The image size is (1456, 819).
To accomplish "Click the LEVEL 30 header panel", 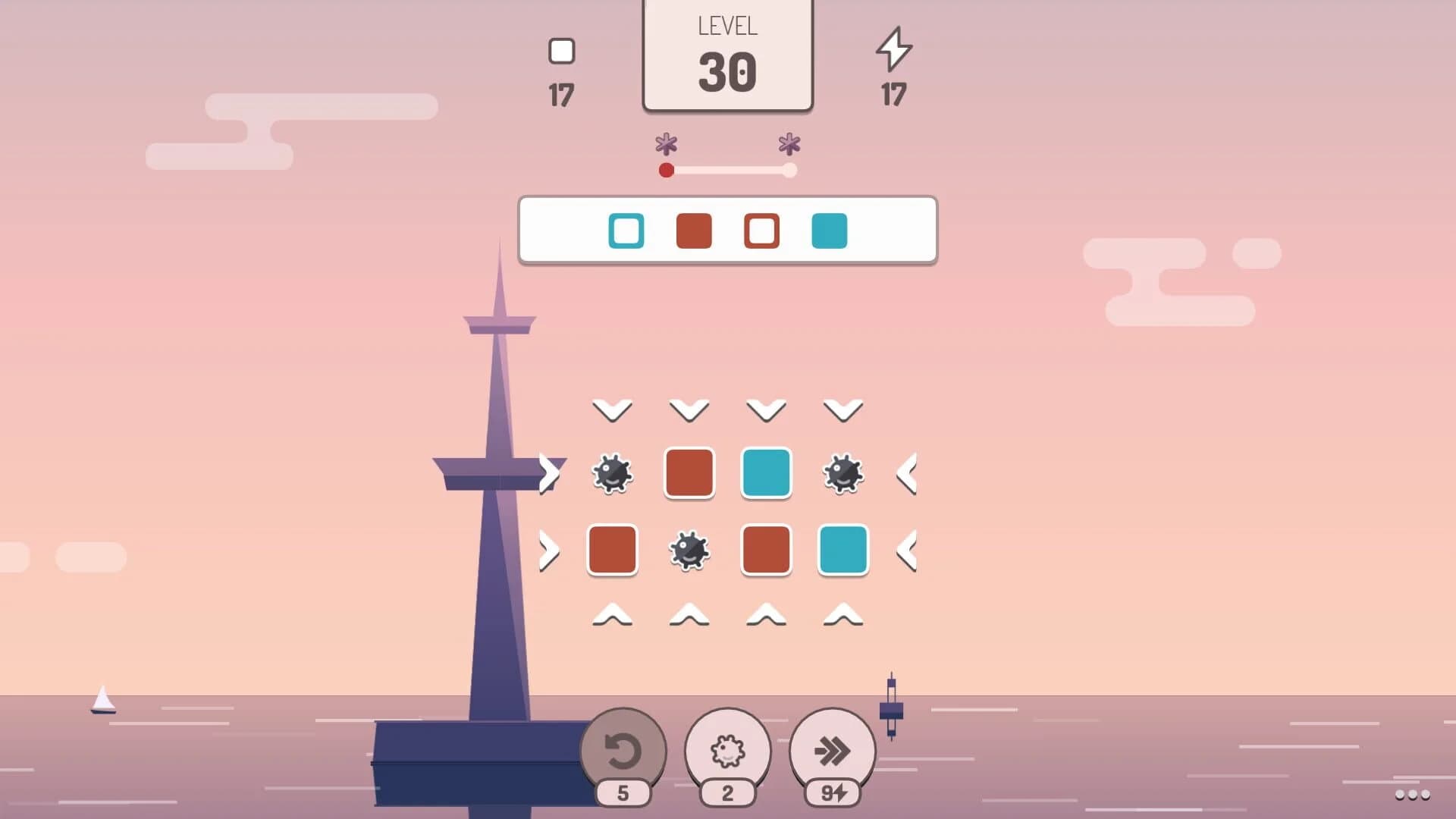I will click(727, 53).
